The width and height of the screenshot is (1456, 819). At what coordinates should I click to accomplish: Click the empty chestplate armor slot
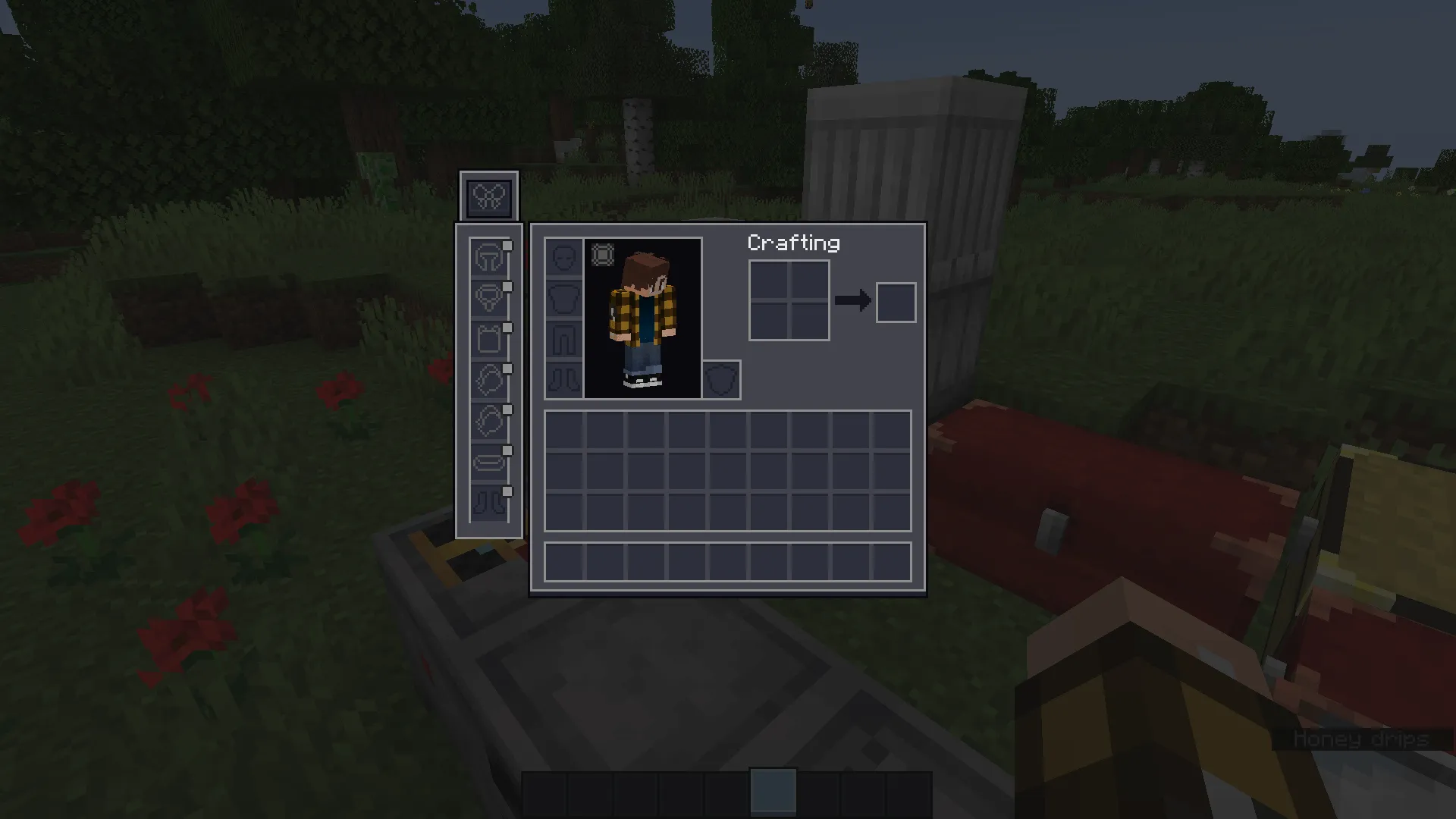[x=562, y=299]
